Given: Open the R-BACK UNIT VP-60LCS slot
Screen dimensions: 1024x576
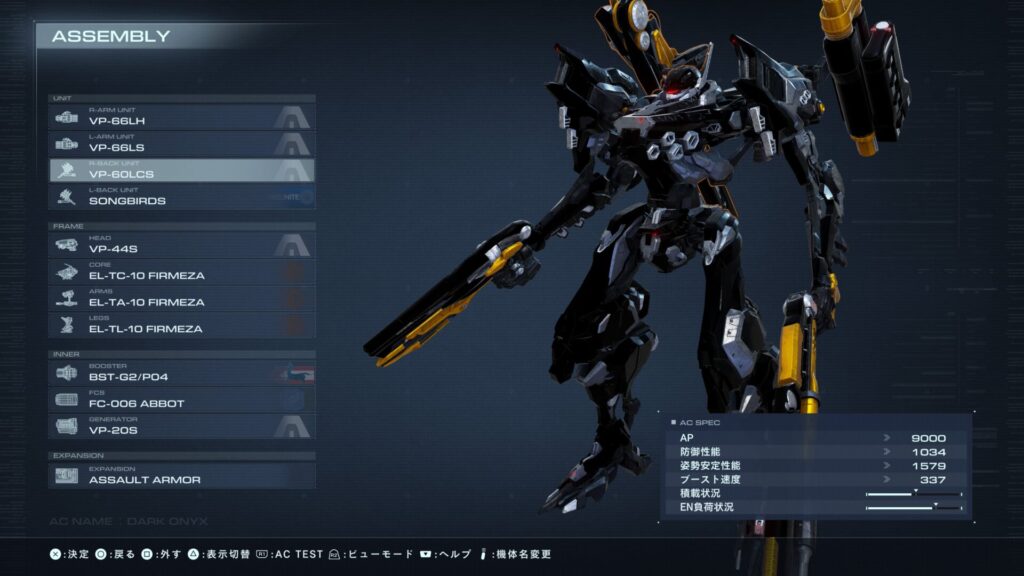Looking at the screenshot, I should pyautogui.click(x=182, y=171).
